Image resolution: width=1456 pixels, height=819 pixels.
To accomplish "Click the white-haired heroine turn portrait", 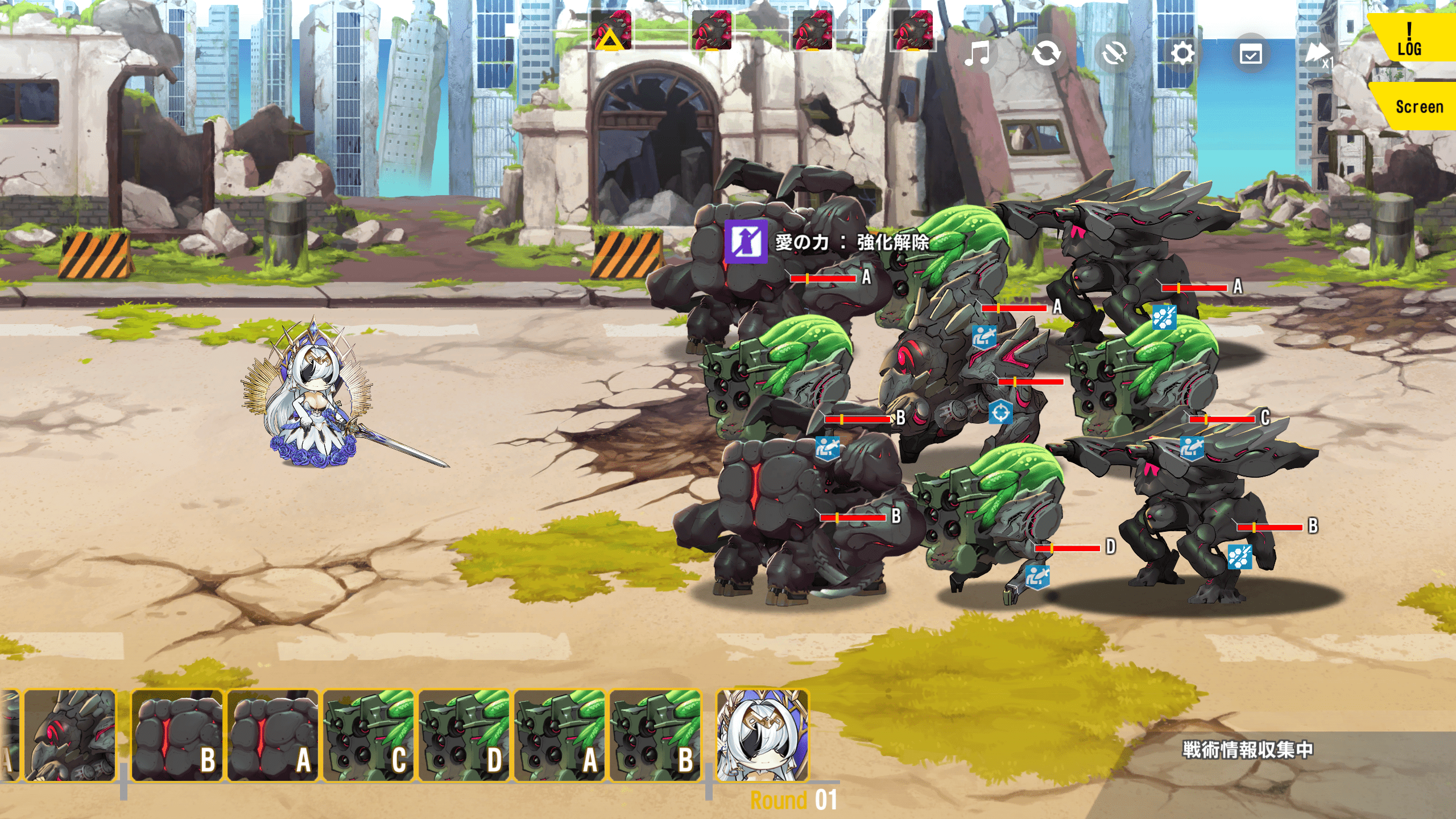I will pyautogui.click(x=762, y=735).
